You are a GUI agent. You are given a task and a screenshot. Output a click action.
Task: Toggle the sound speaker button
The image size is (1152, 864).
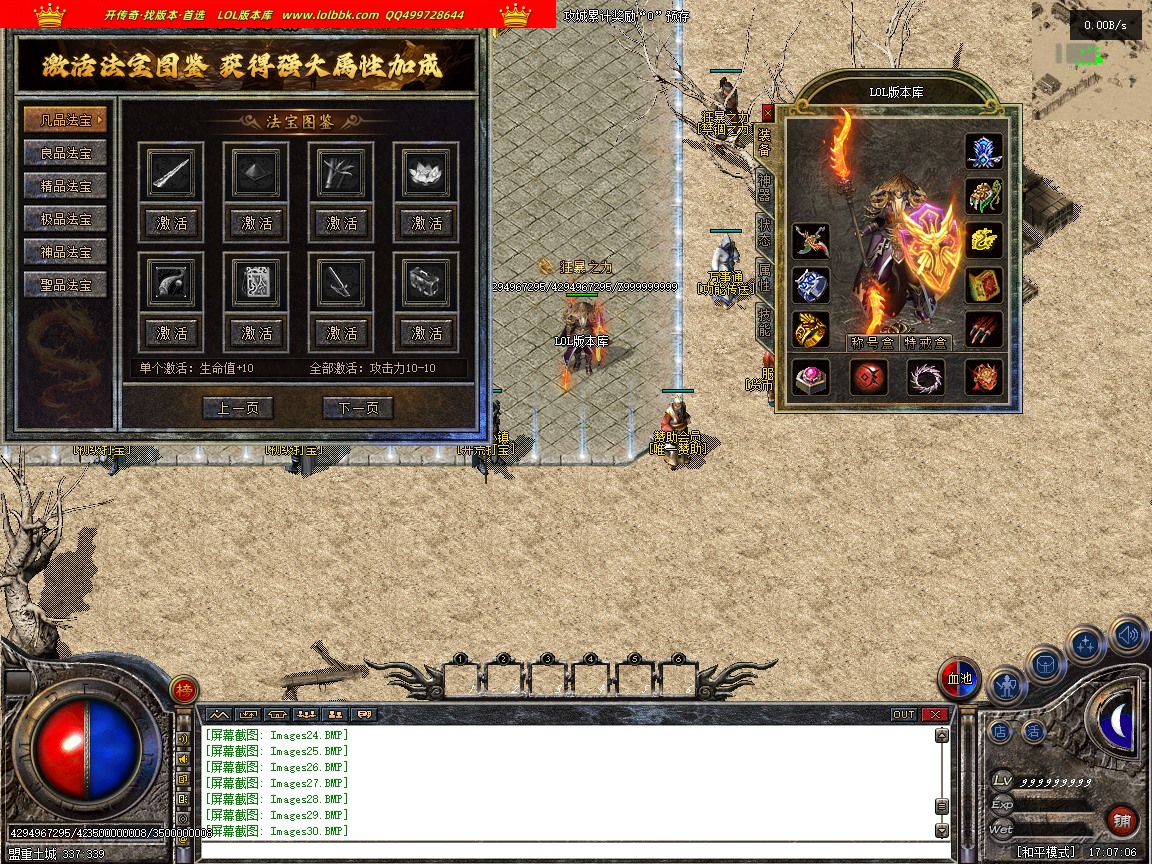[1128, 634]
